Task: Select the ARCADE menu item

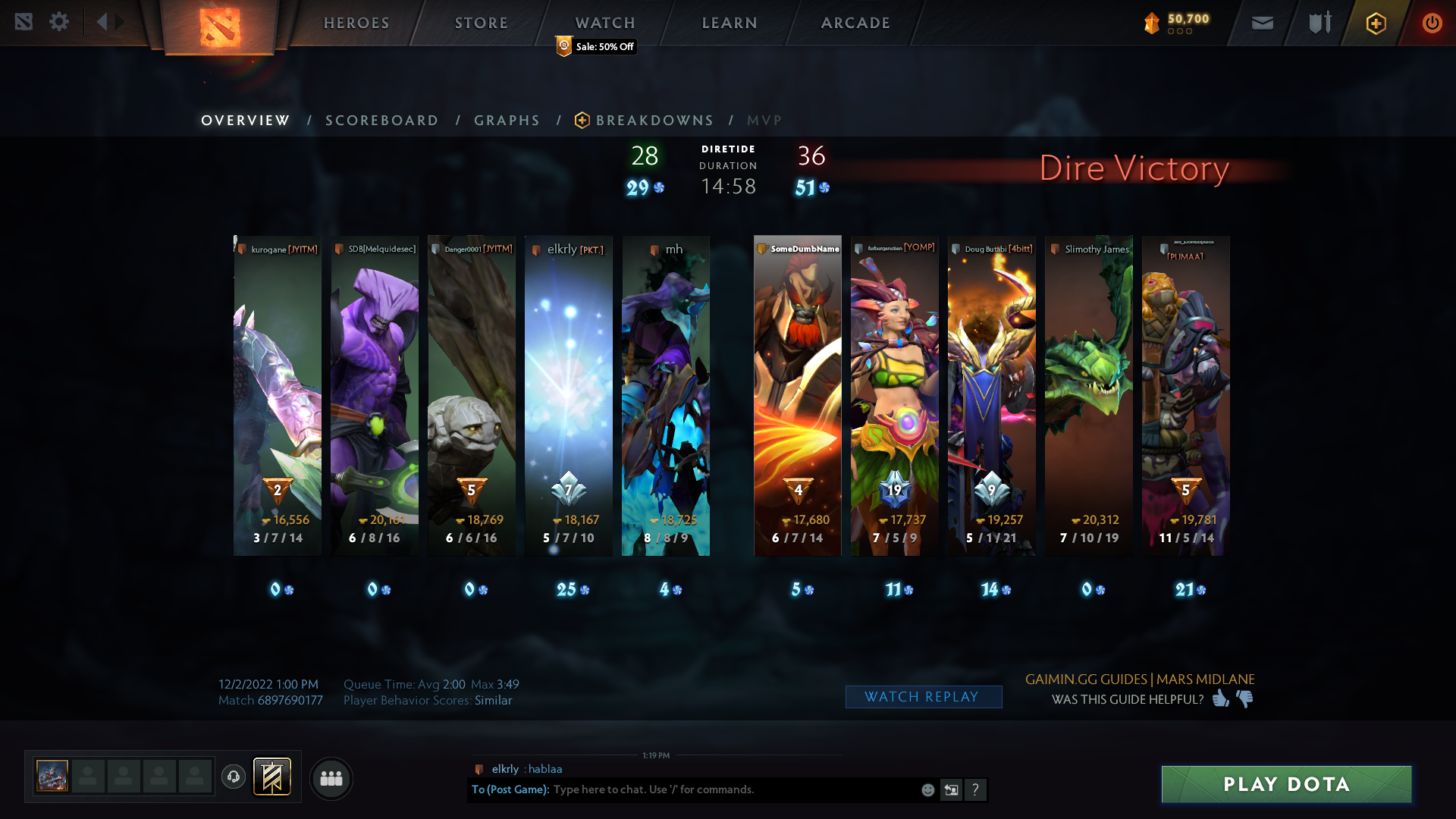Action: [x=855, y=23]
